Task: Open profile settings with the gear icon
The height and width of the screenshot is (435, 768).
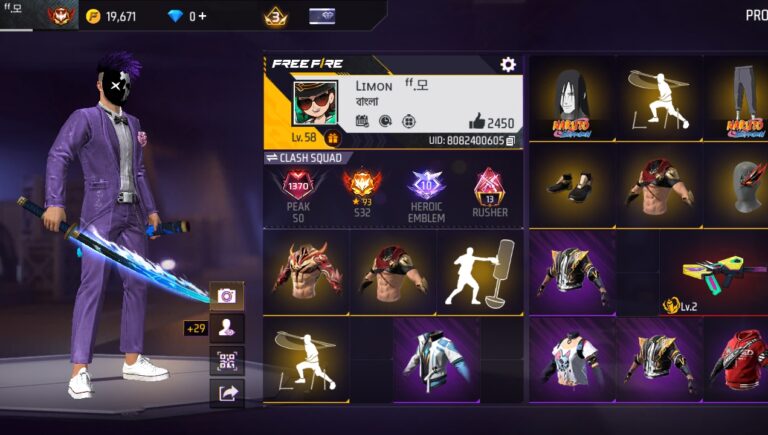Action: tap(508, 65)
